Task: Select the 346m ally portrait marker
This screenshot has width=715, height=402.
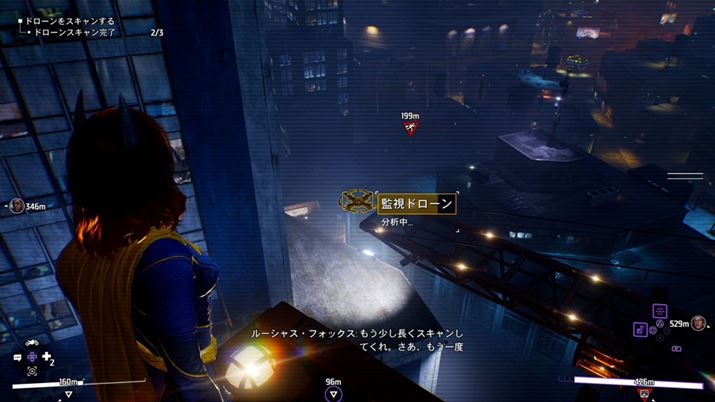Action: click(x=17, y=206)
